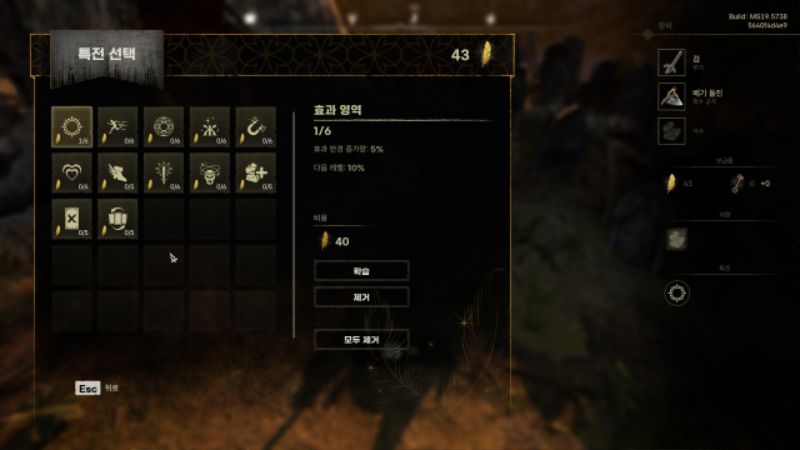Screen dimensions: 800x450
Task: Select the sword weapon slot in sidebar
Action: pyautogui.click(x=671, y=62)
